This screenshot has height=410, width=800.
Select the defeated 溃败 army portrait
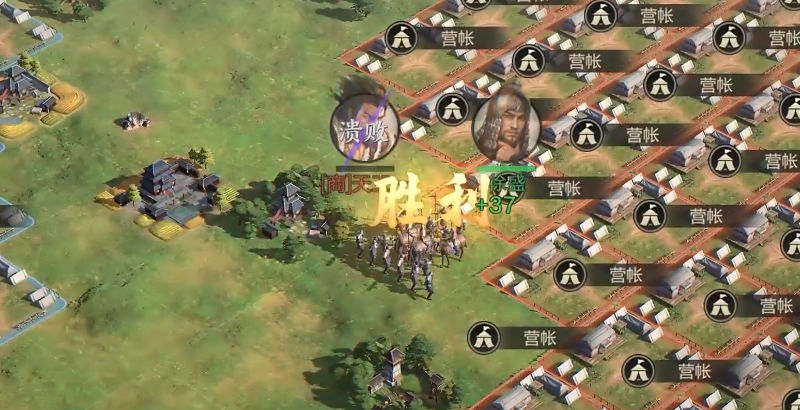click(x=365, y=129)
